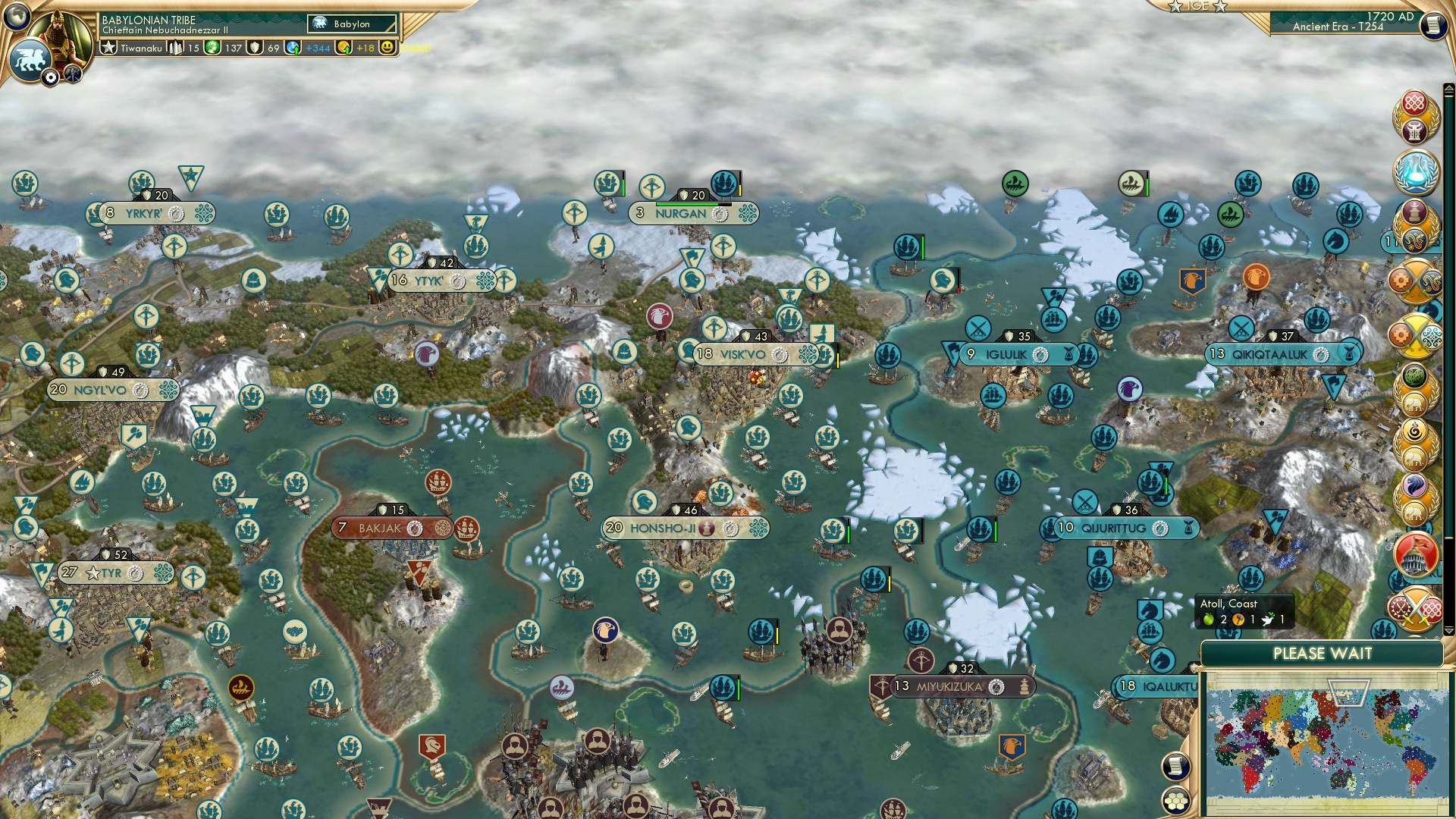Click the Tiwanaku city-state star icon

(108, 49)
